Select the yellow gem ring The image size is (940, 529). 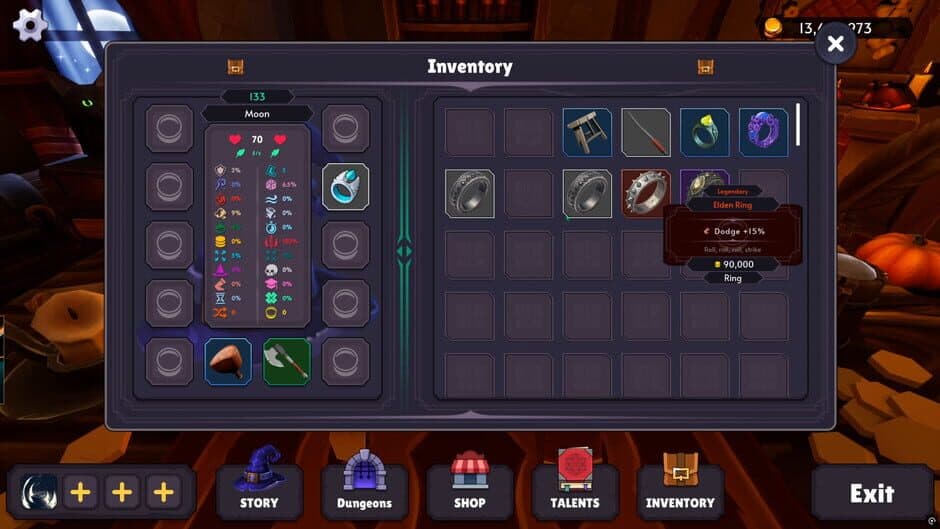point(705,132)
